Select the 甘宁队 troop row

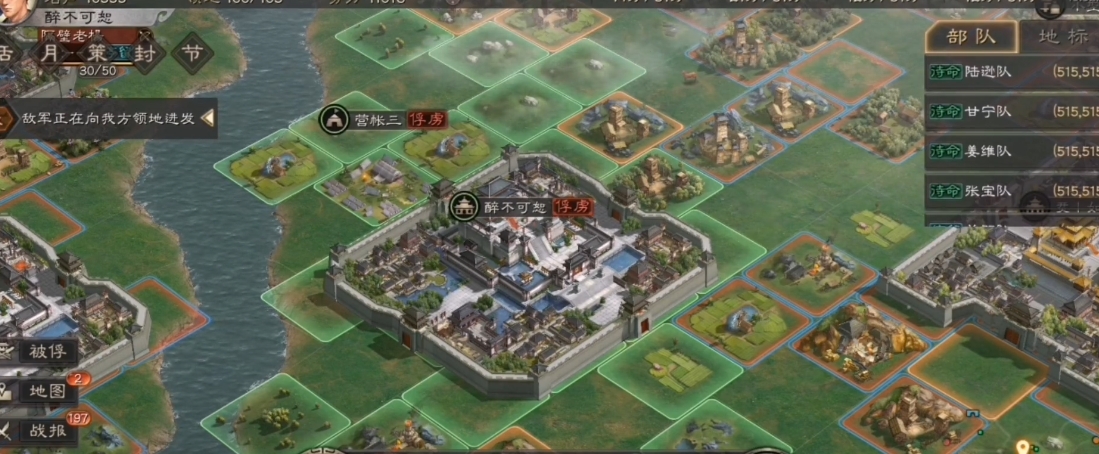tap(1011, 112)
